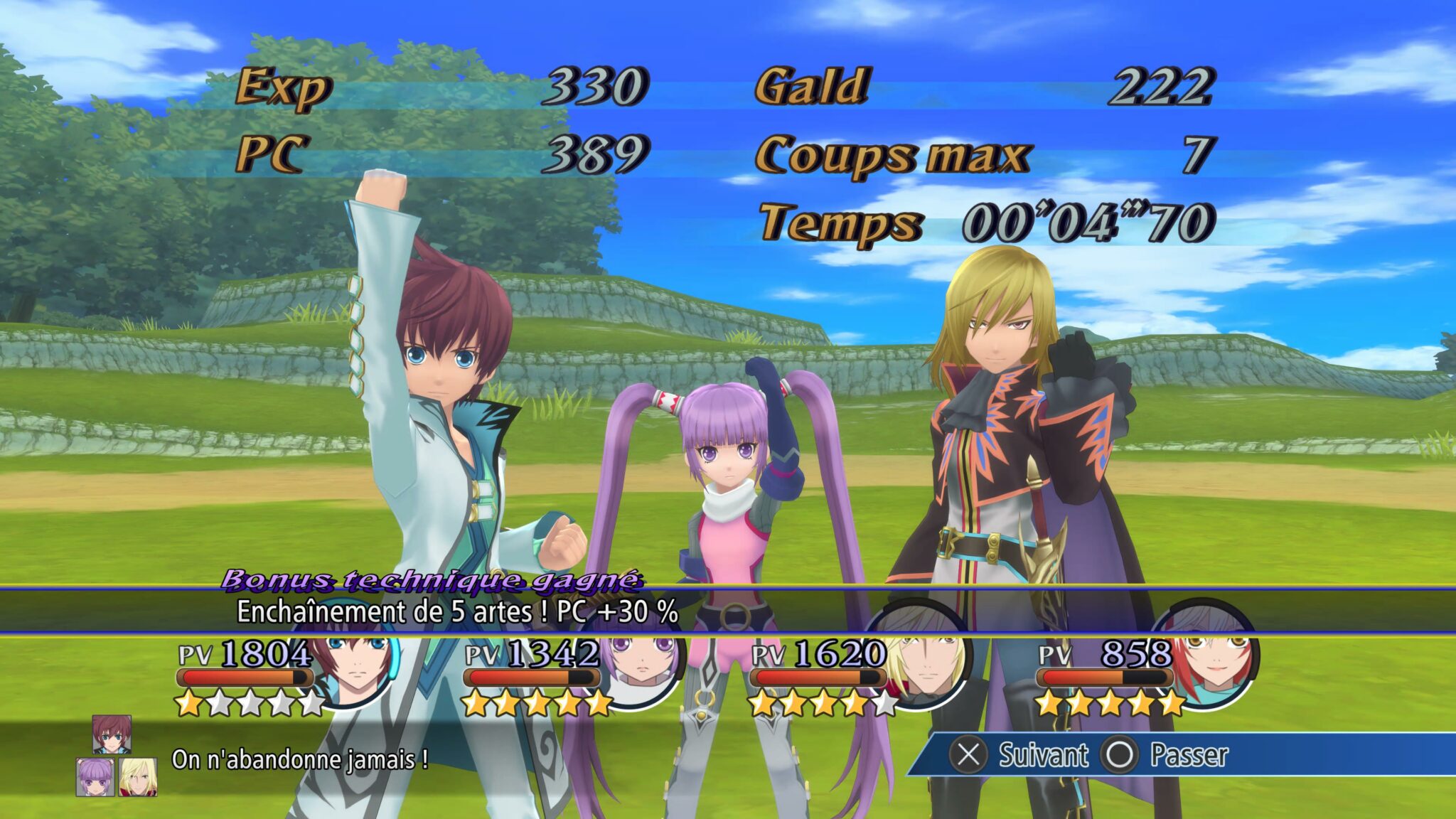Click the small square Asbel speaker thumbnail
Screen dimensions: 1456x819
(x=112, y=734)
